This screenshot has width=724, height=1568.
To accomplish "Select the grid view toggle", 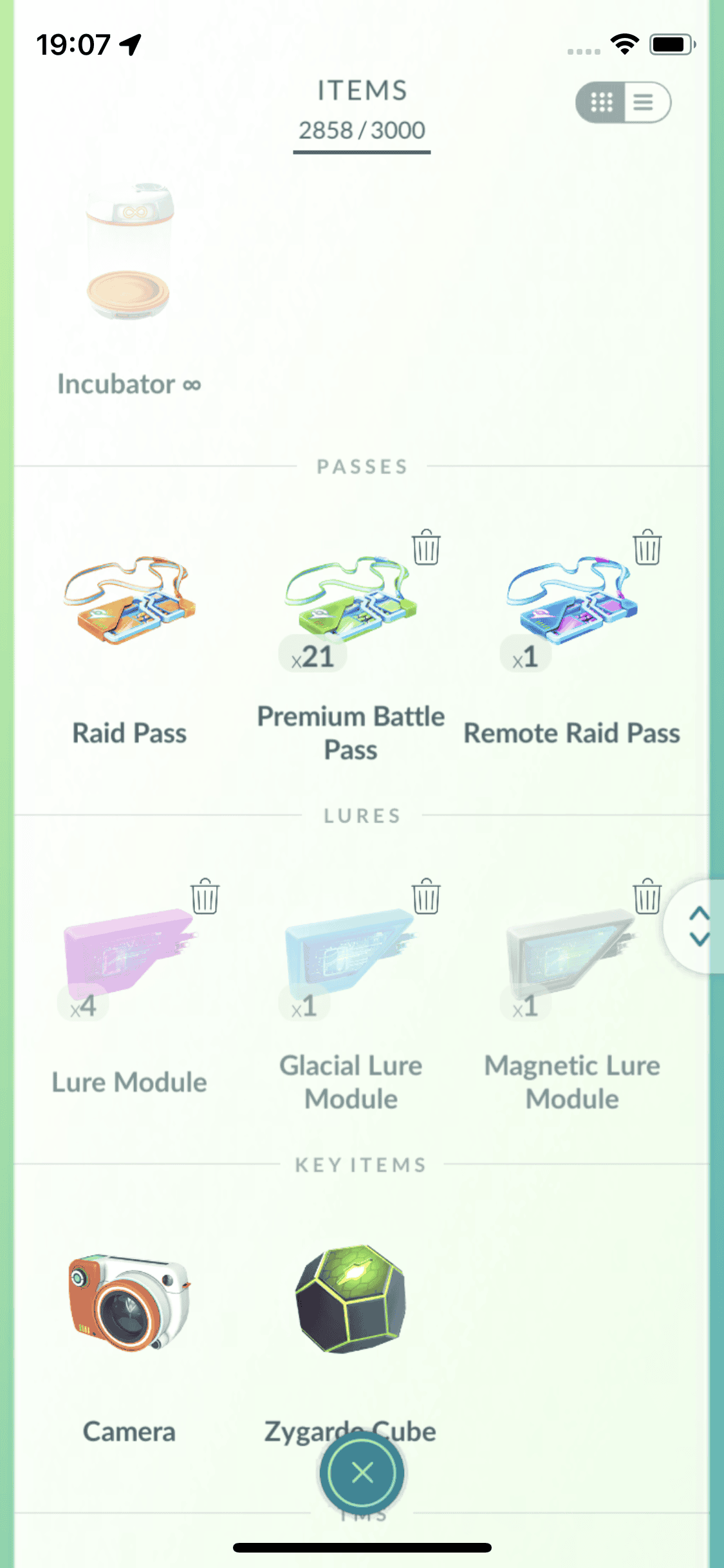I will click(602, 102).
